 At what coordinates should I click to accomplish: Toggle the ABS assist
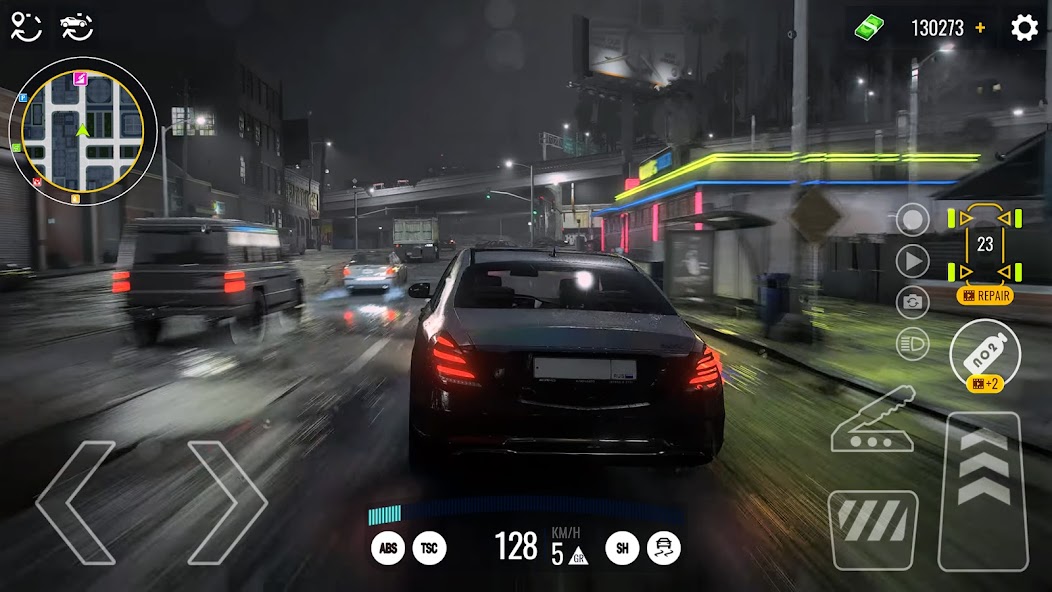(388, 547)
